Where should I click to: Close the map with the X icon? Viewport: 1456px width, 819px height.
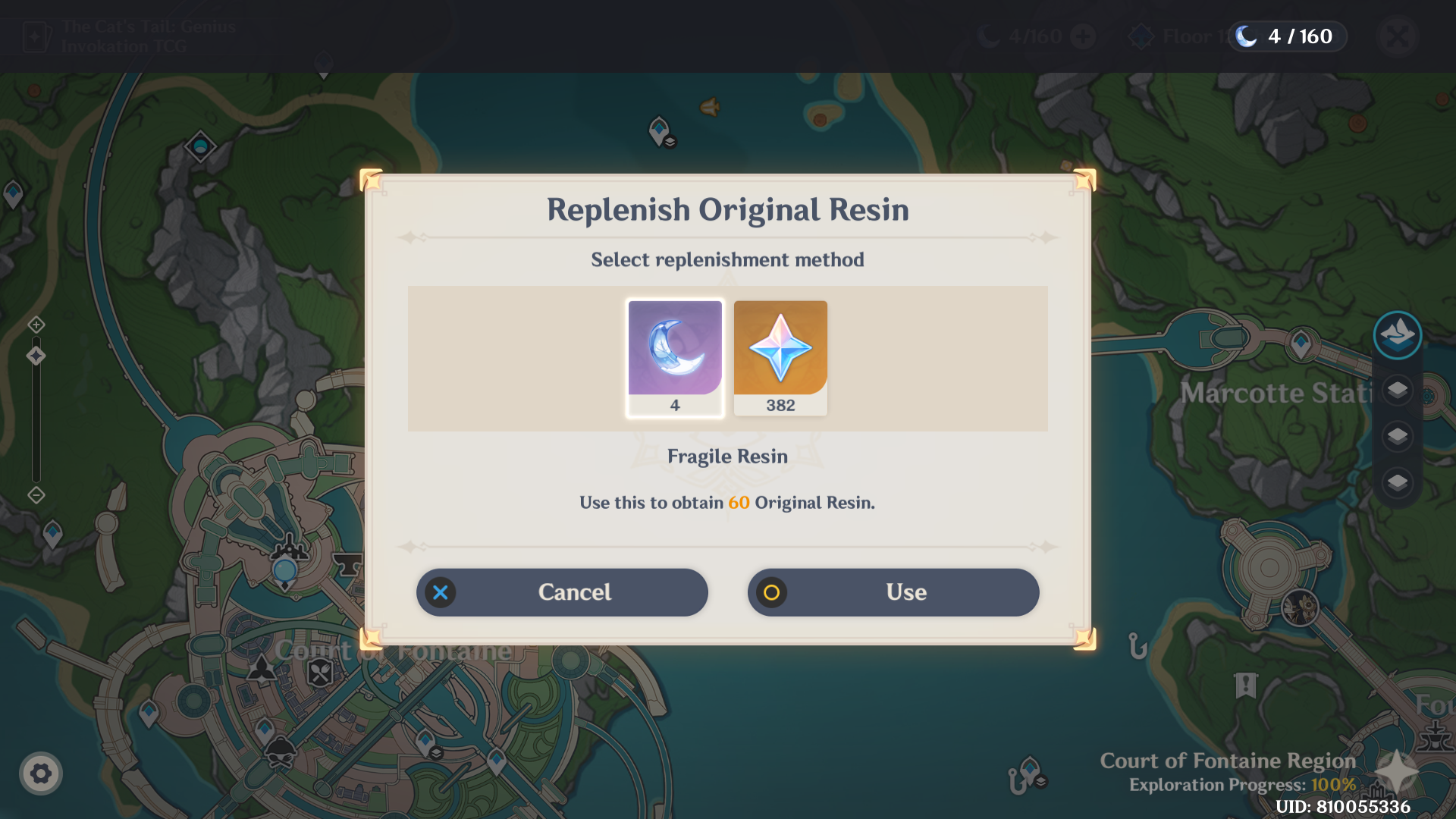click(1398, 36)
